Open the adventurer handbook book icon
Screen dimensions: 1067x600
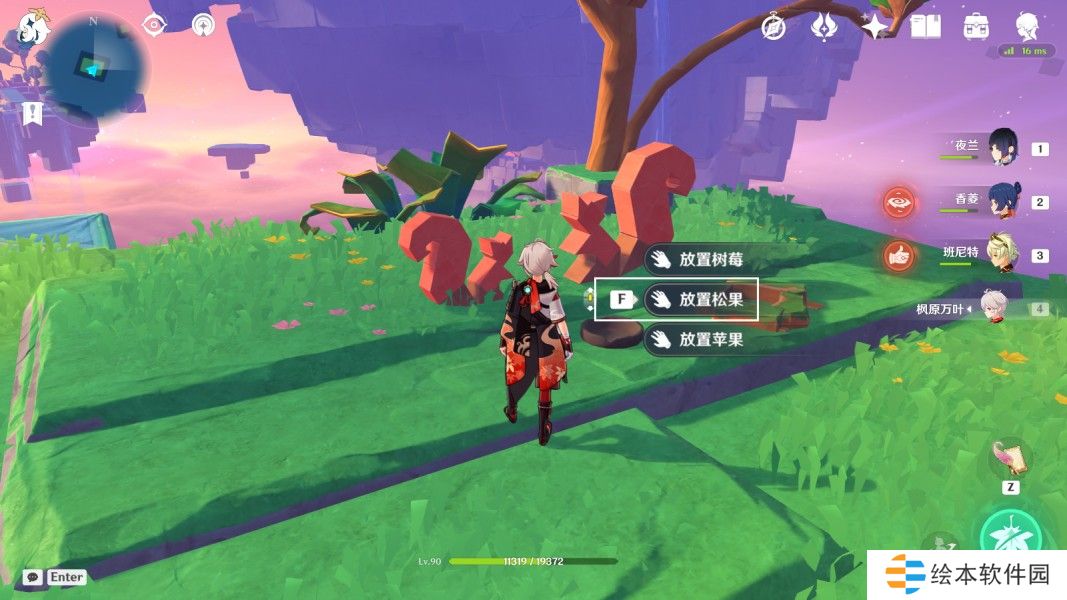(925, 27)
